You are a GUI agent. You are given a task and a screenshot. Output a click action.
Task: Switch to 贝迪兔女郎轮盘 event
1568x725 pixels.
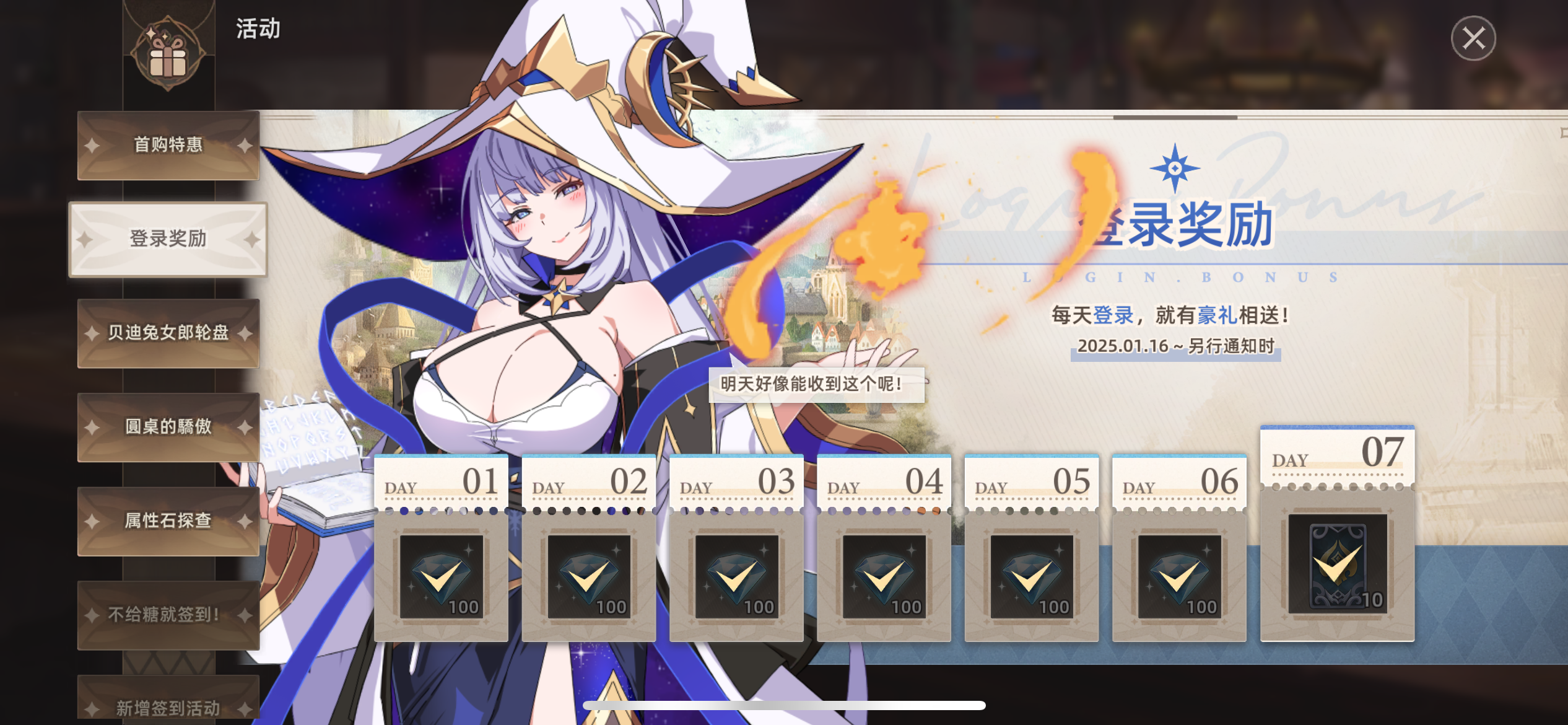[x=168, y=333]
